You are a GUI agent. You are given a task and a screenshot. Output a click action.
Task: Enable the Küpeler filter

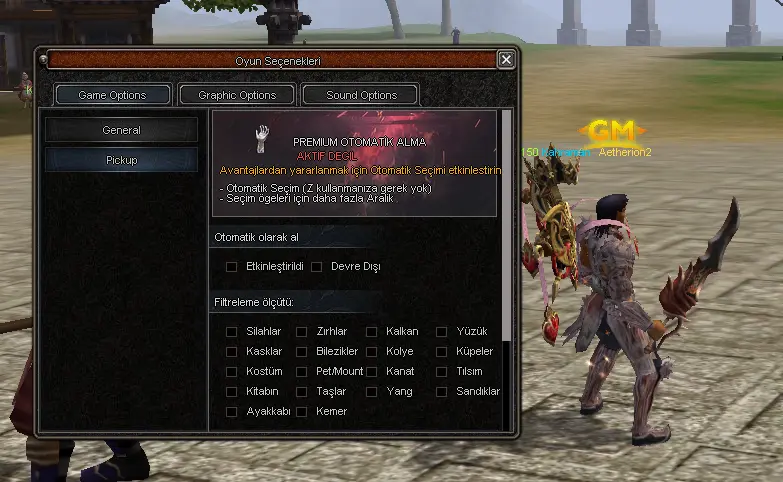442,352
